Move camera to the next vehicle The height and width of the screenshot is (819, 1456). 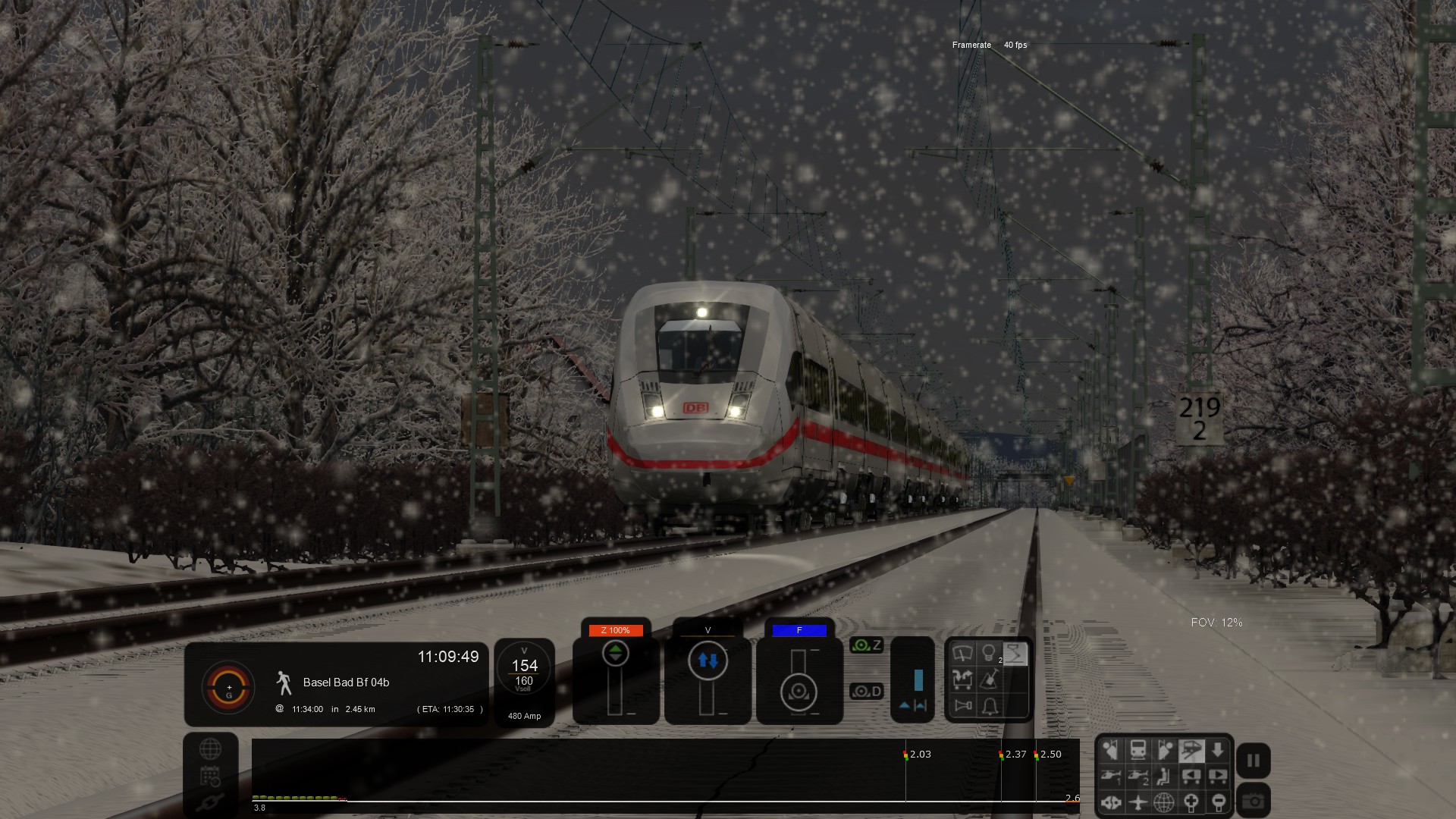click(1217, 776)
